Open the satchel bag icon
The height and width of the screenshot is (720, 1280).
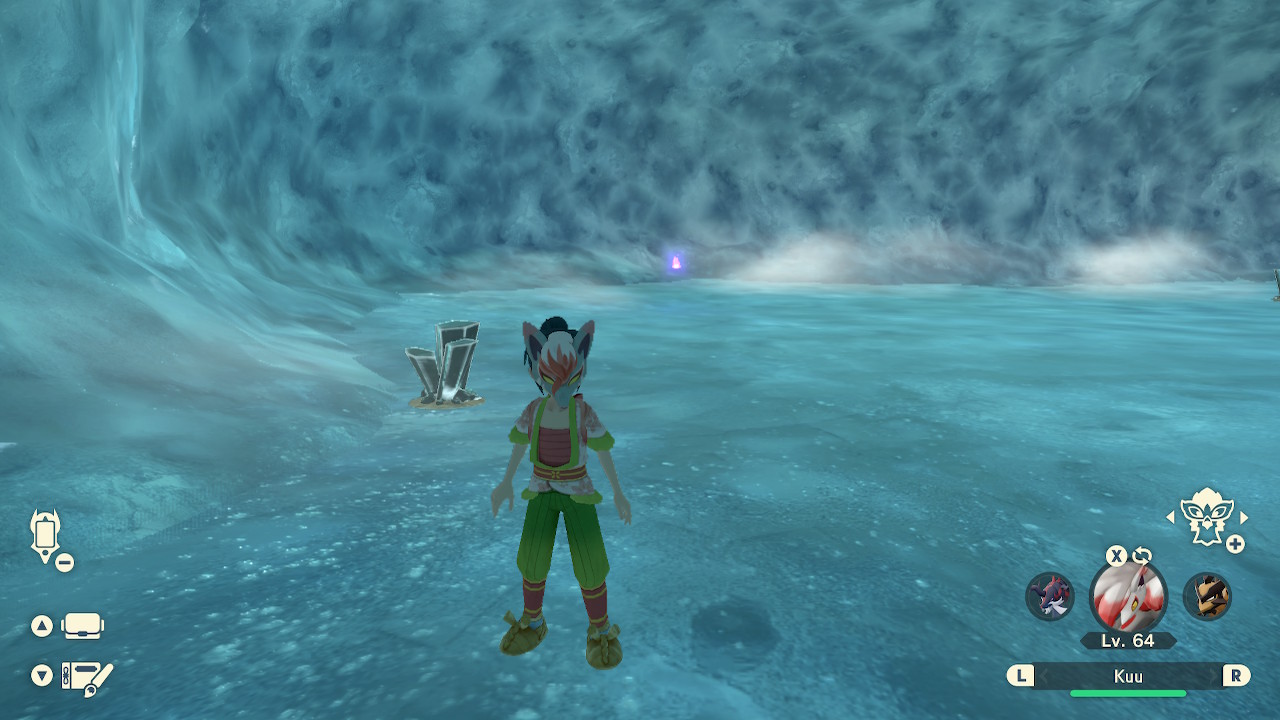pos(82,627)
